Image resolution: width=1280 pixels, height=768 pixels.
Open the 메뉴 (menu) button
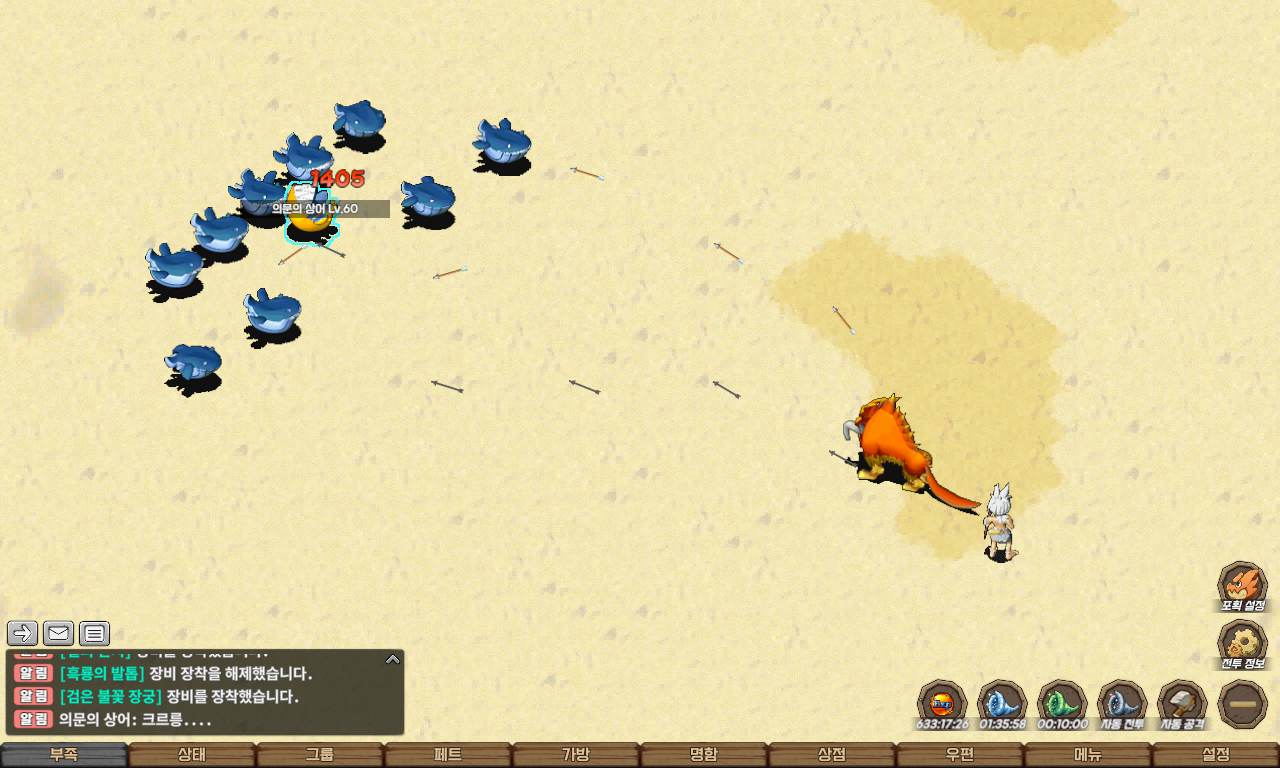(1088, 755)
